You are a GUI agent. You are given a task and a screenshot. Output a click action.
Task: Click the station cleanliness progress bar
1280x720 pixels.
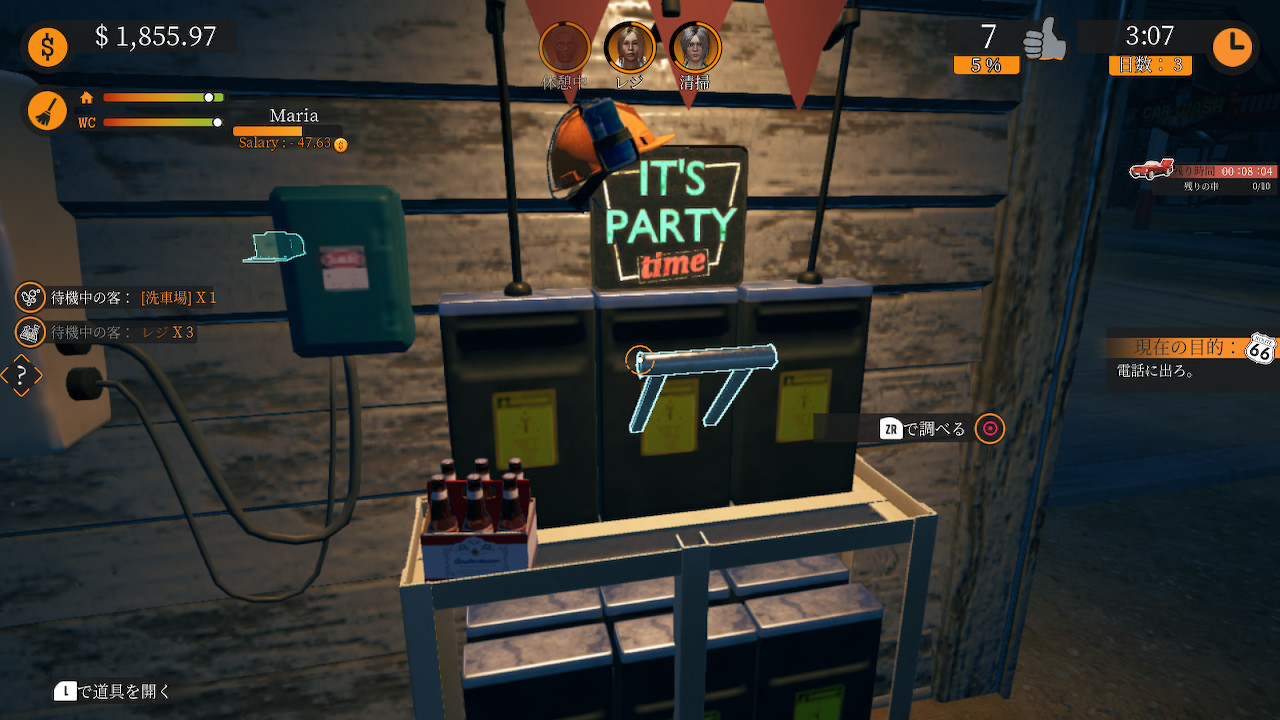point(162,98)
